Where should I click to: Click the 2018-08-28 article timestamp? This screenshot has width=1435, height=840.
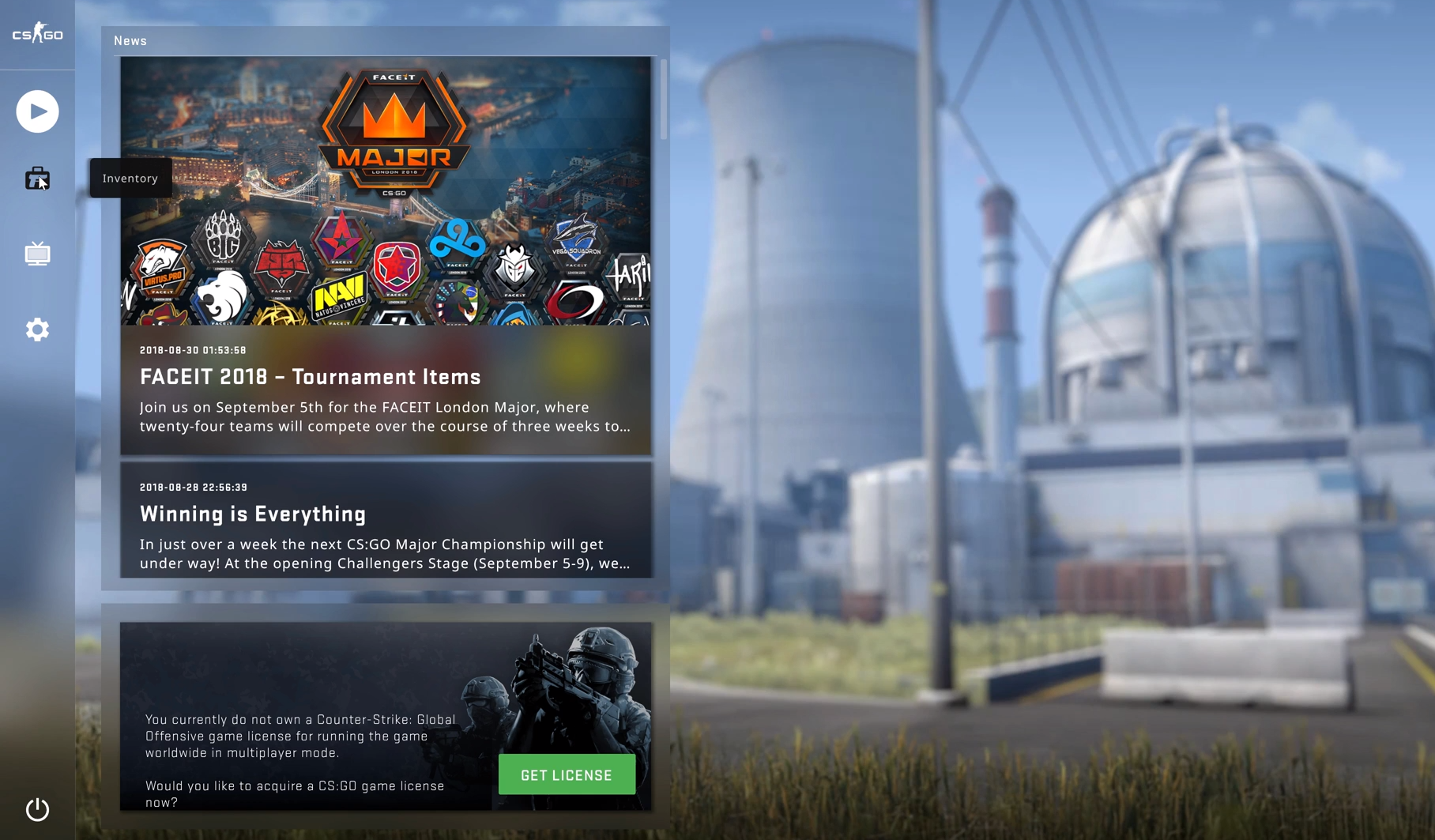[192, 487]
